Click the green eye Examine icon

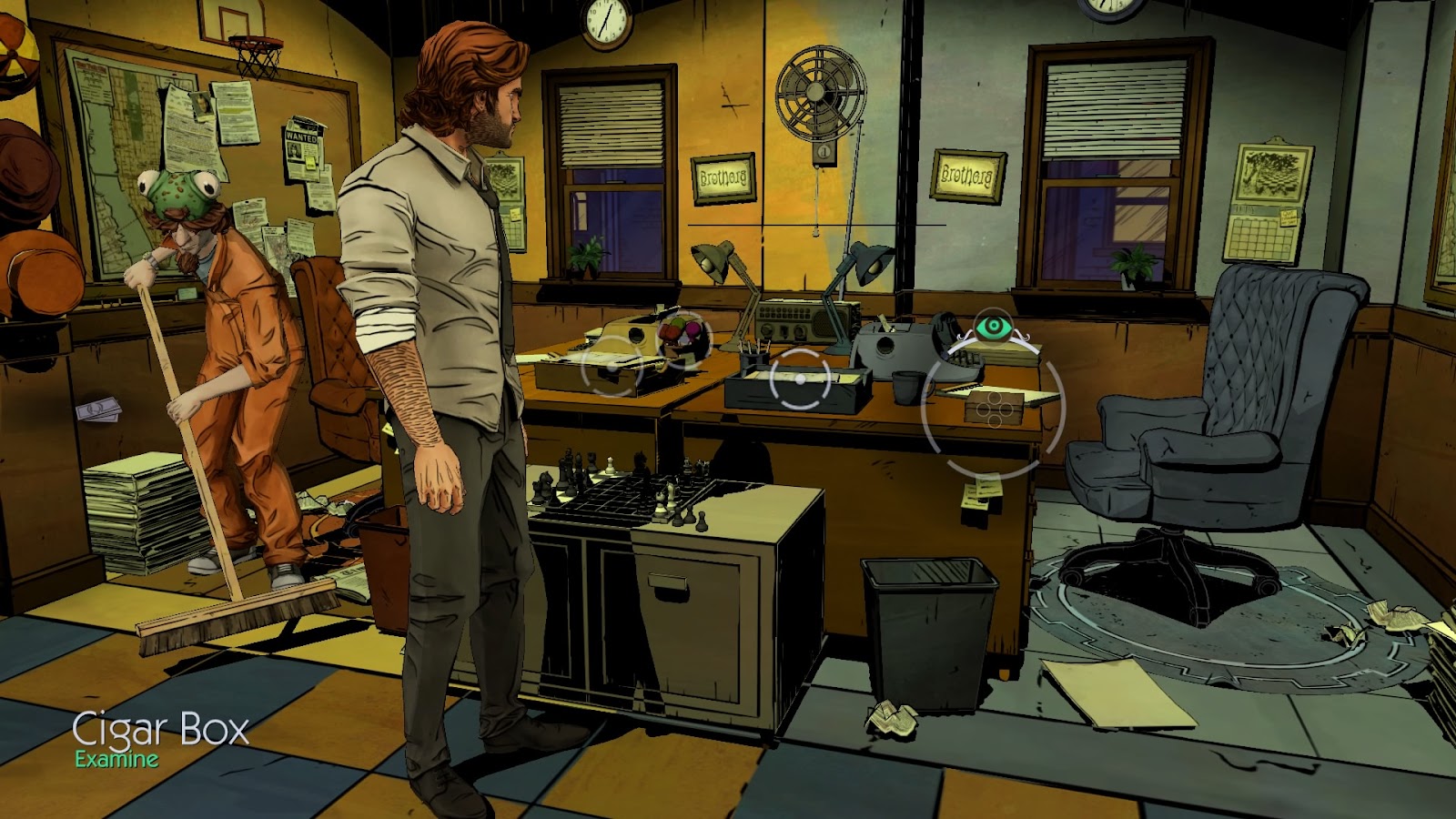coord(993,328)
